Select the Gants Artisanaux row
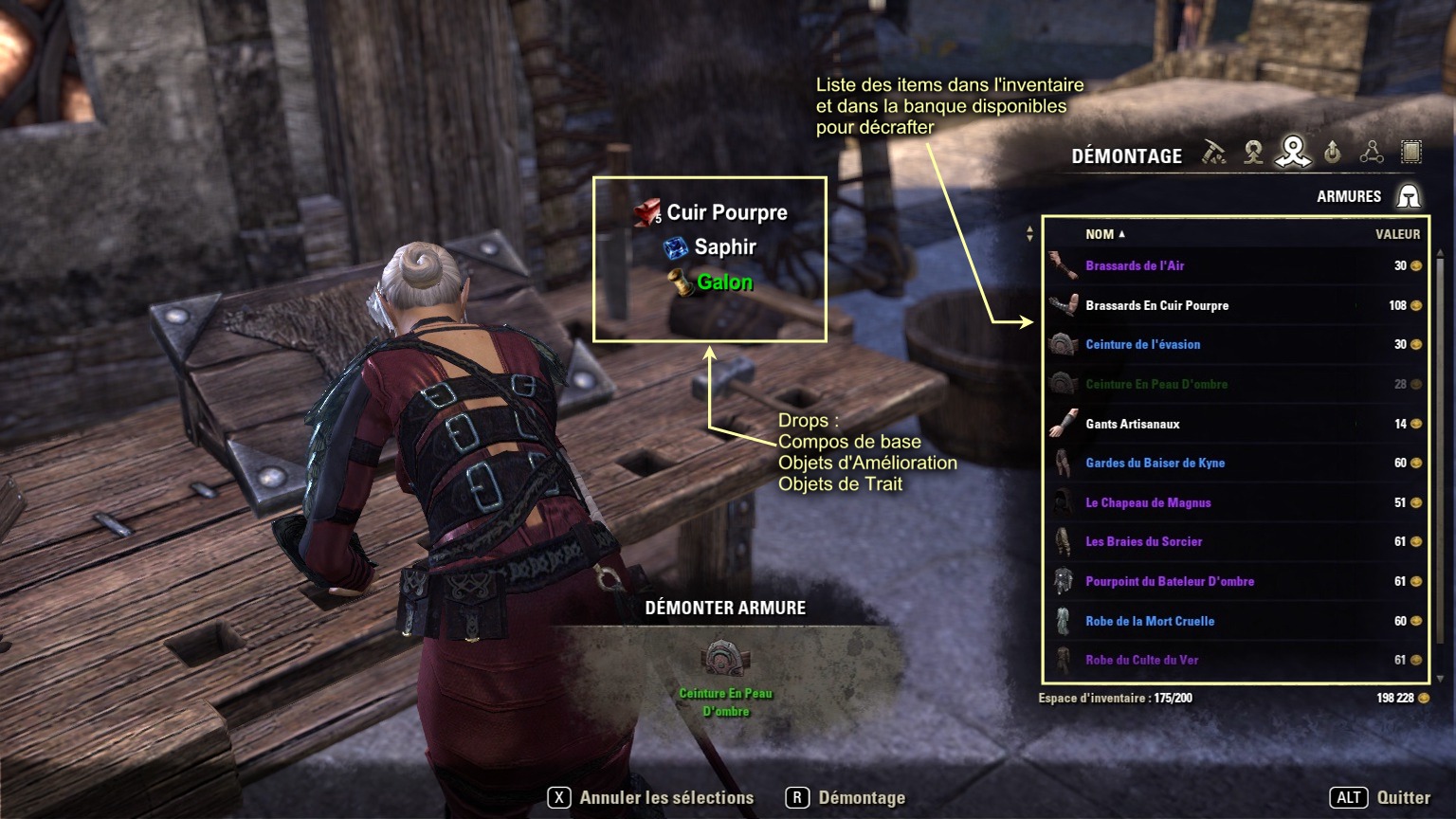This screenshot has height=819, width=1456. 1132,424
